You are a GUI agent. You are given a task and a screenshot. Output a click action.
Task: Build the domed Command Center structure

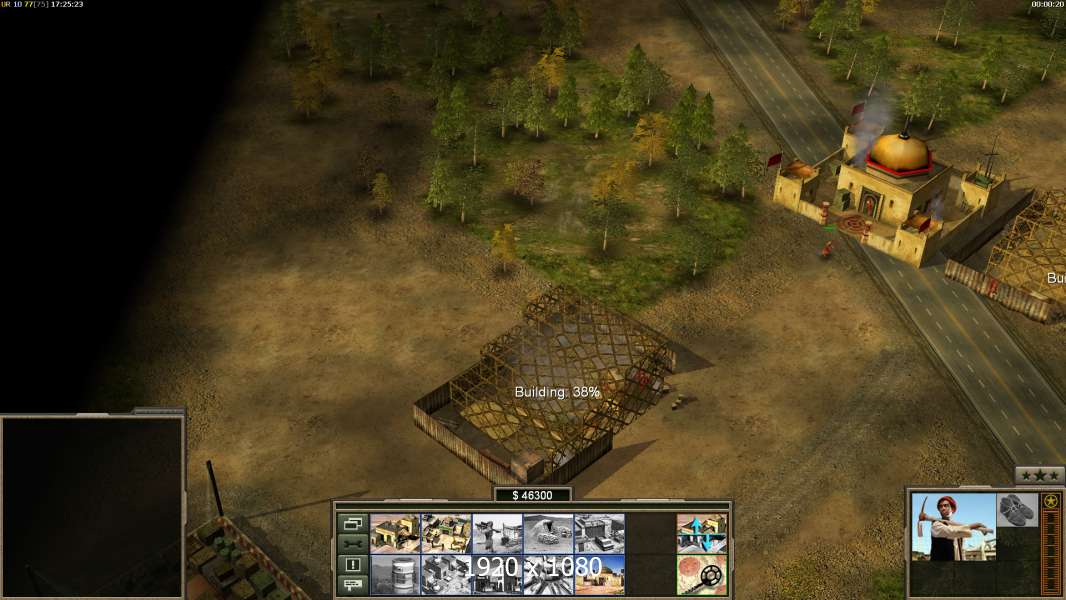pyautogui.click(x=599, y=574)
